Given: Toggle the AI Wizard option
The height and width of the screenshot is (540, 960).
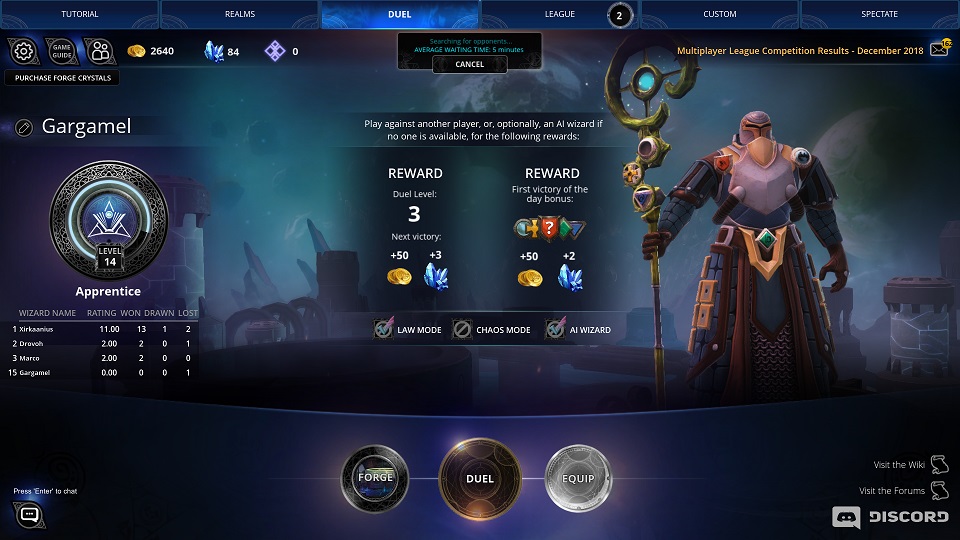Looking at the screenshot, I should (x=555, y=329).
